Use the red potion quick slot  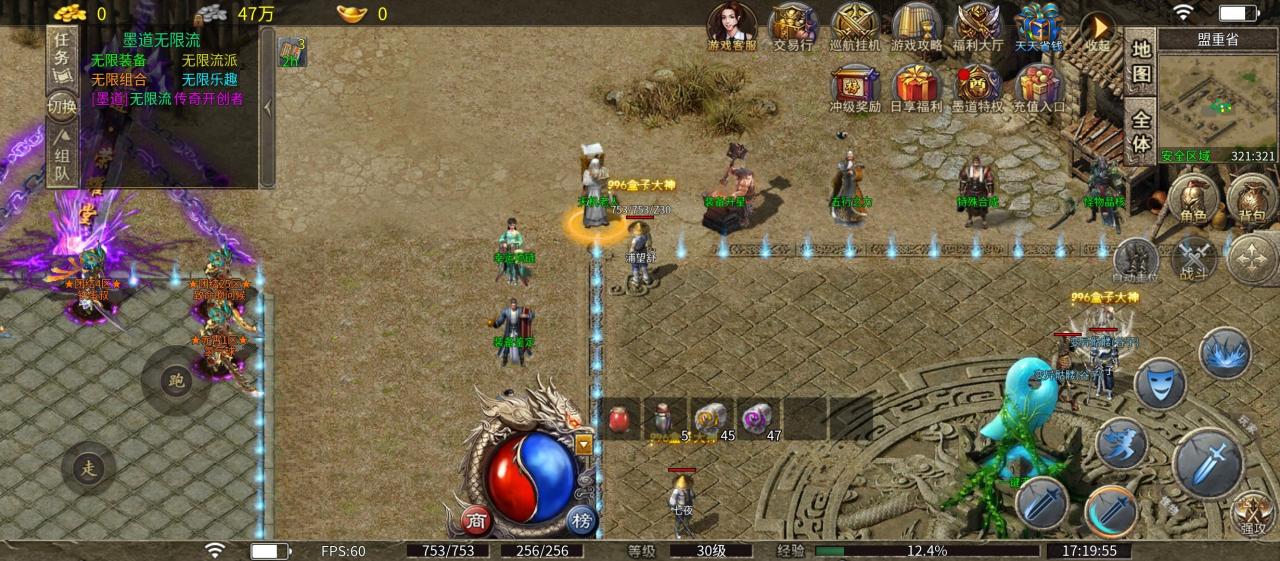[621, 418]
